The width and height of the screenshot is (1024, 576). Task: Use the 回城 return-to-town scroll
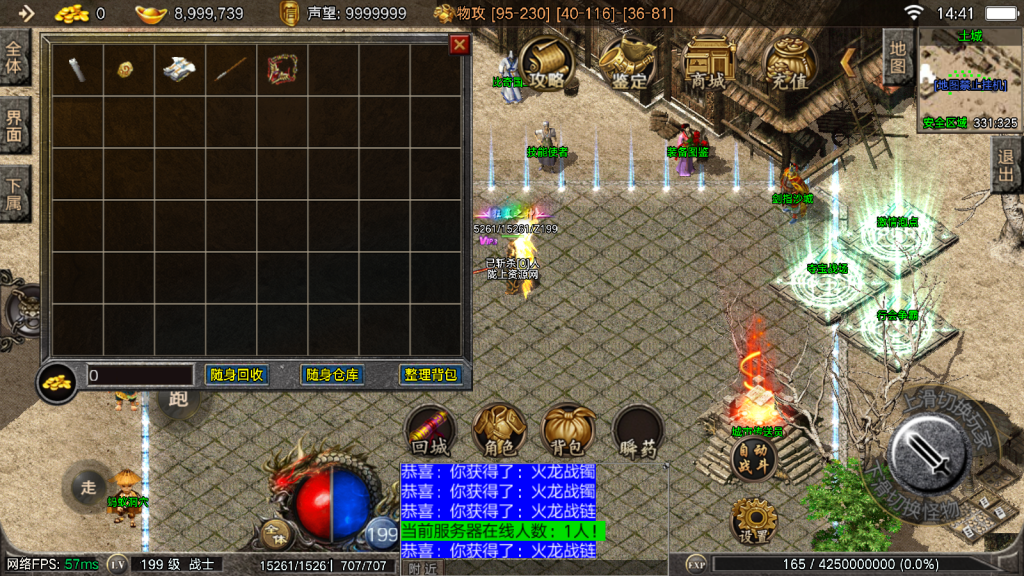[431, 432]
